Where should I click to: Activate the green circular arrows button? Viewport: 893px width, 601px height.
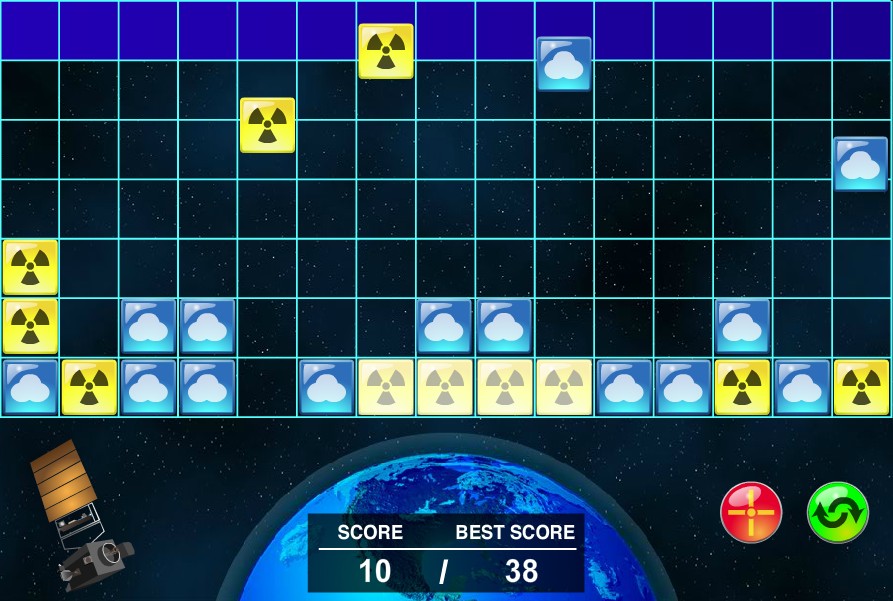pyautogui.click(x=837, y=512)
